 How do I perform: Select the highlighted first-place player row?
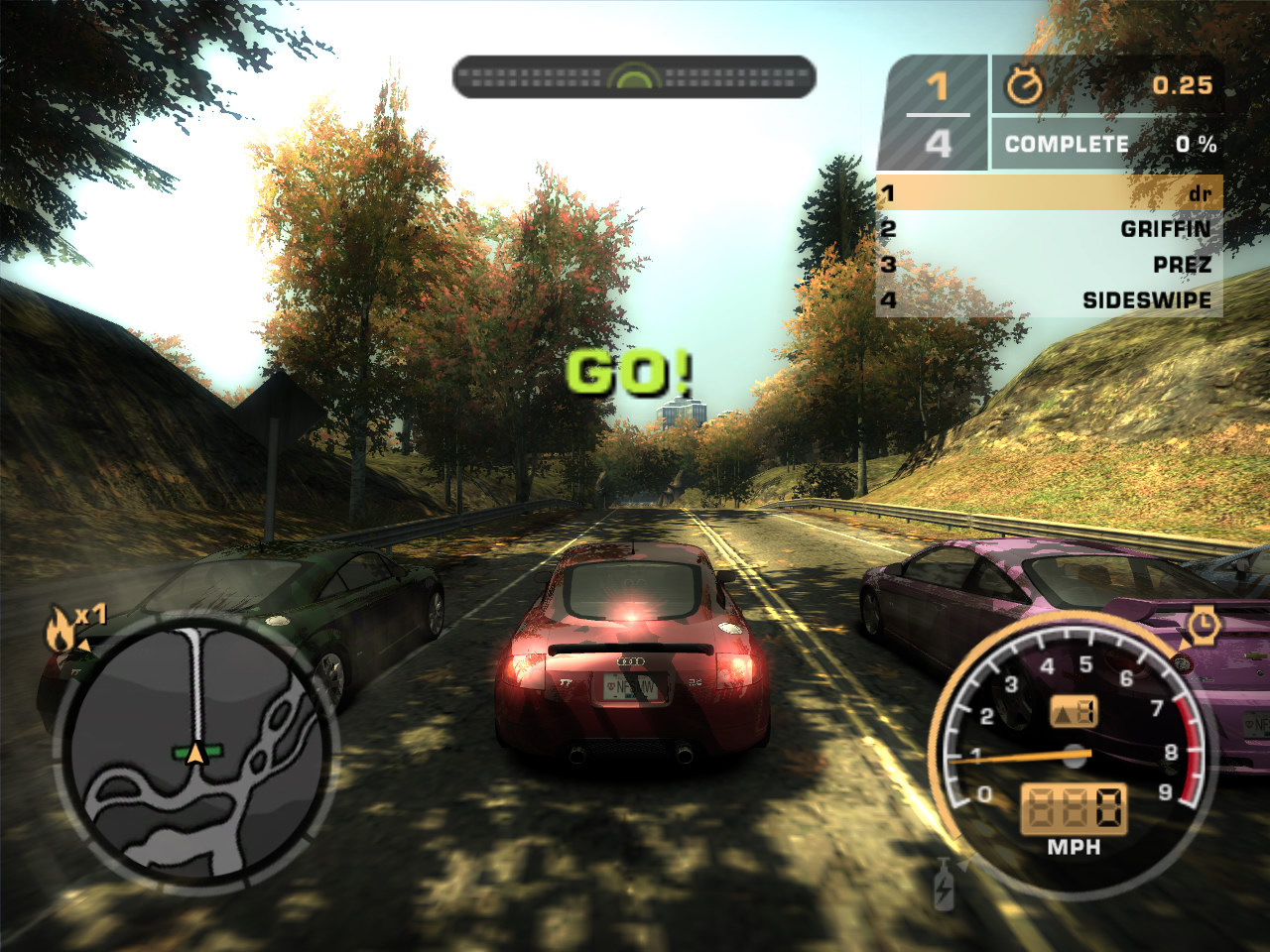pos(1049,192)
